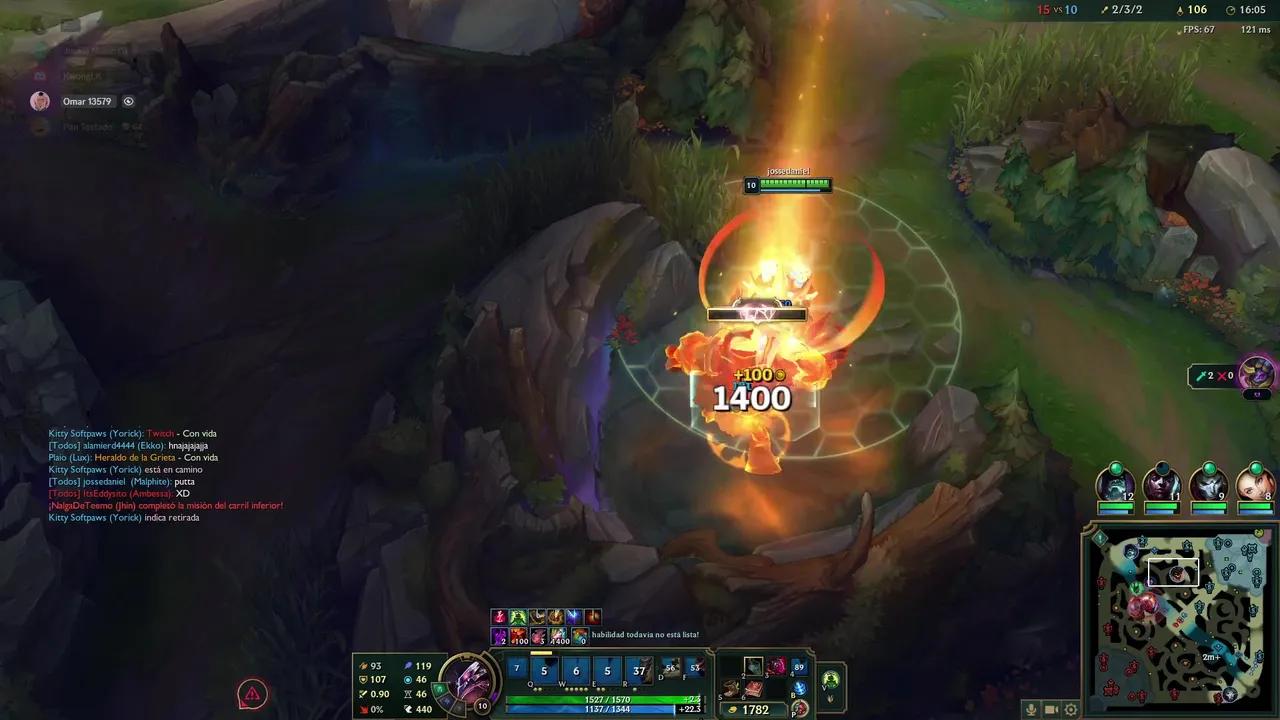Cast the Q ability
The width and height of the screenshot is (1280, 720).
click(544, 670)
